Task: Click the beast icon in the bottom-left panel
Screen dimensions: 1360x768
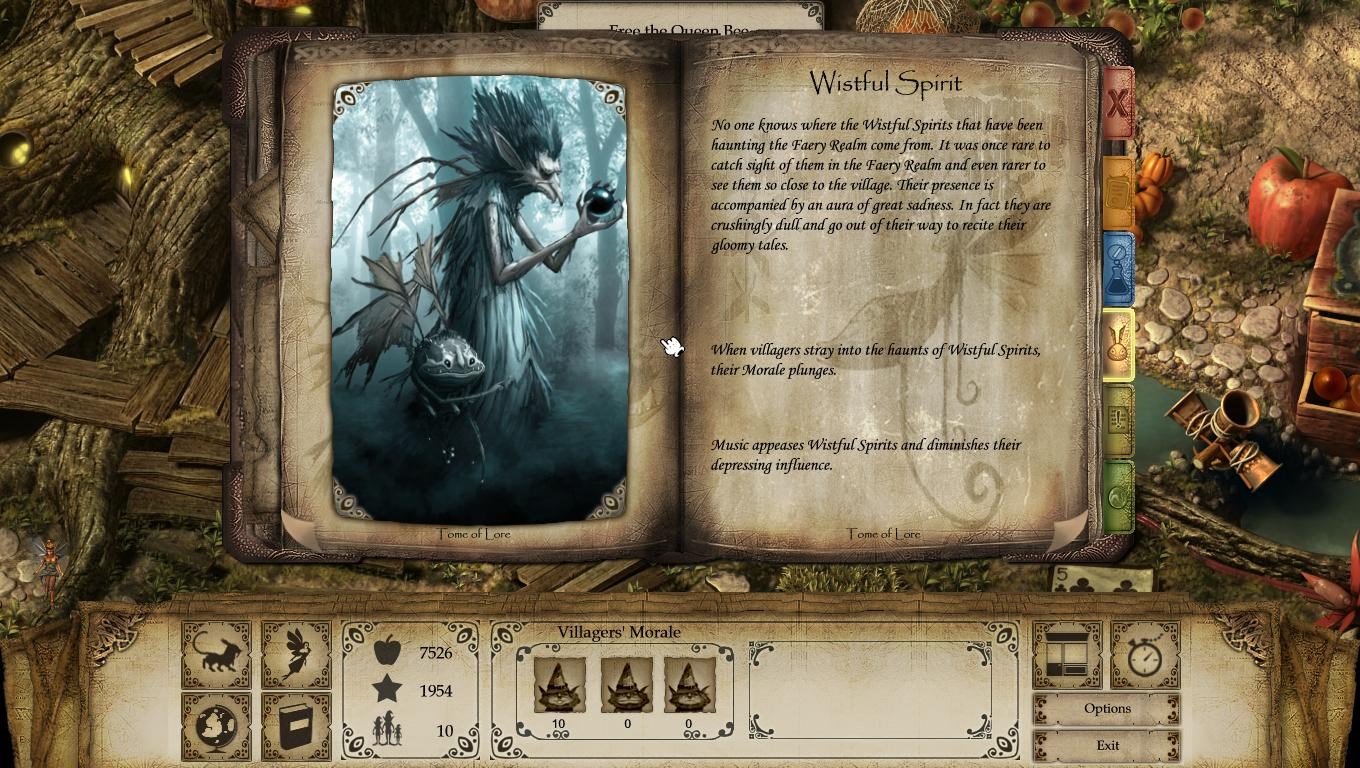Action: [x=216, y=651]
